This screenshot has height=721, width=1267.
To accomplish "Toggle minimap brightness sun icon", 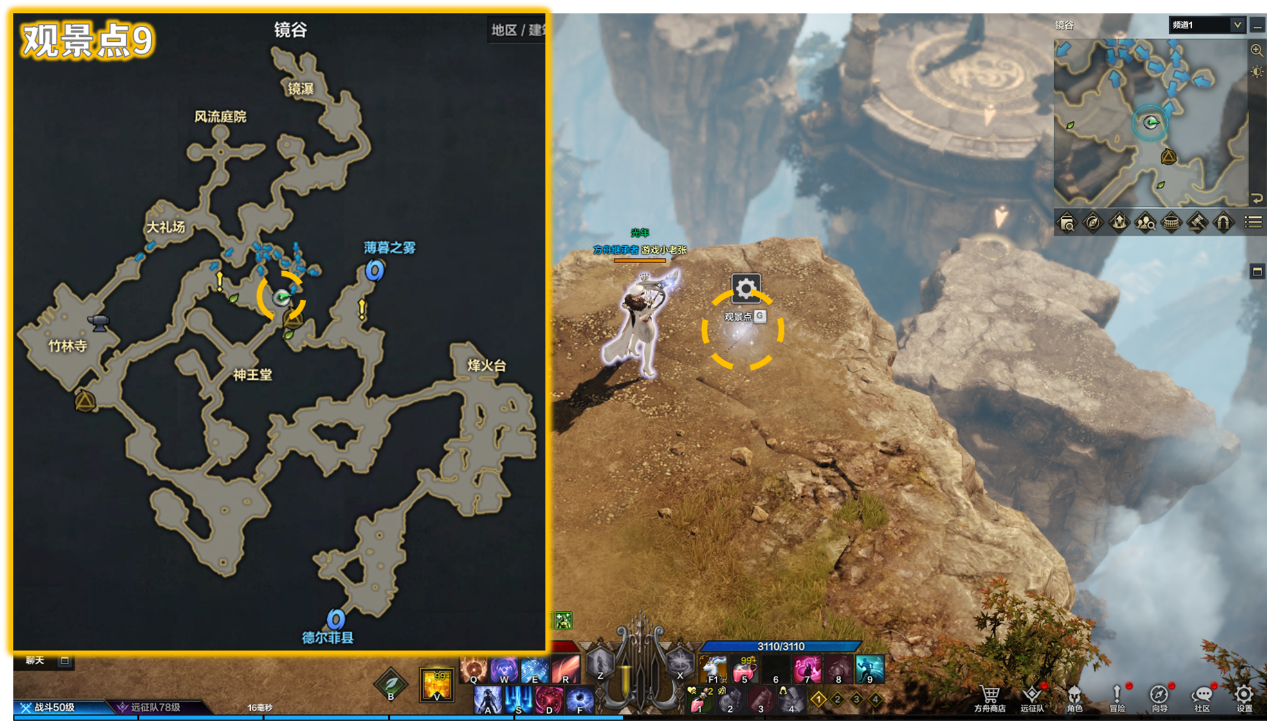I will pyautogui.click(x=1257, y=72).
